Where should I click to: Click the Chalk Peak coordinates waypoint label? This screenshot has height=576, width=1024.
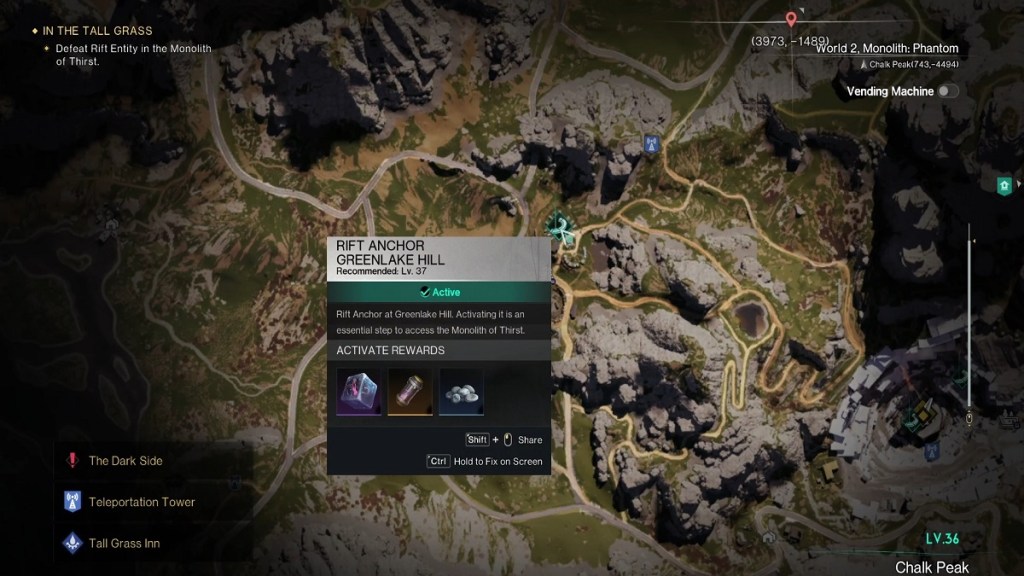pos(910,64)
